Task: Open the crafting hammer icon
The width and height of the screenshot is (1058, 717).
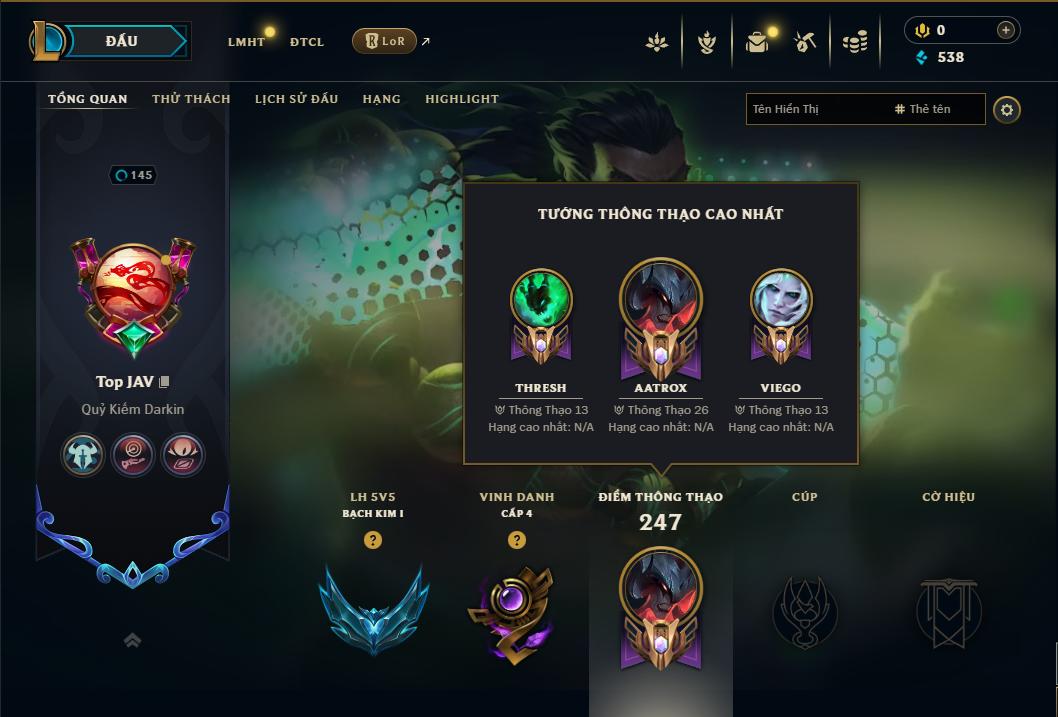Action: click(x=805, y=42)
